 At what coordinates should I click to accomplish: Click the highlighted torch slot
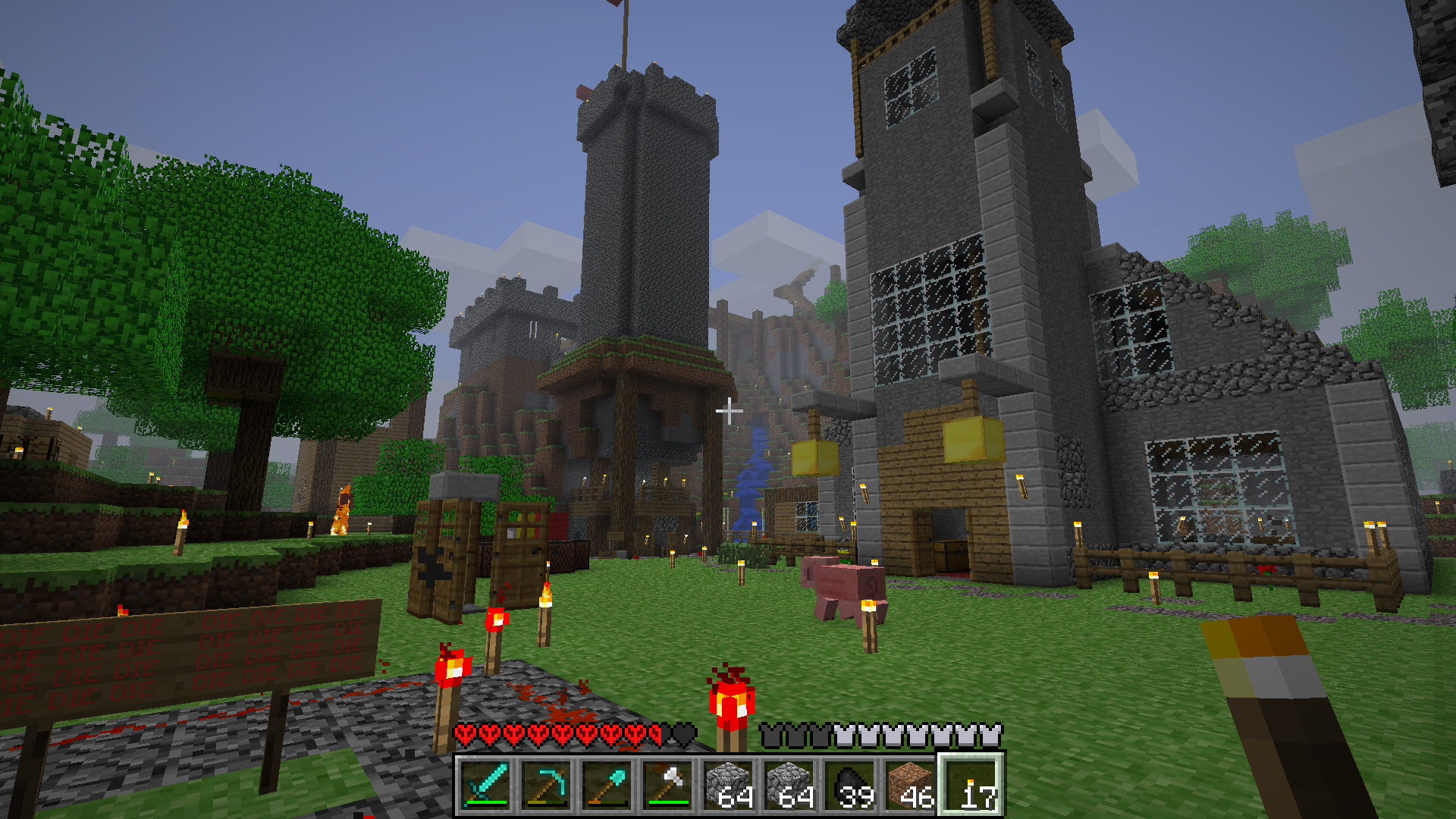tap(971, 785)
